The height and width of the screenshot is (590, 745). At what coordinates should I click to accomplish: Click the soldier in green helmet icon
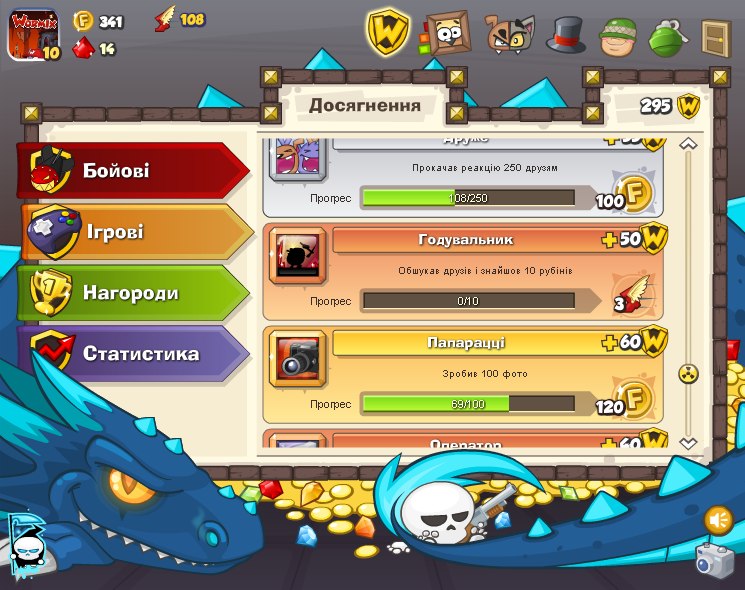tap(618, 36)
